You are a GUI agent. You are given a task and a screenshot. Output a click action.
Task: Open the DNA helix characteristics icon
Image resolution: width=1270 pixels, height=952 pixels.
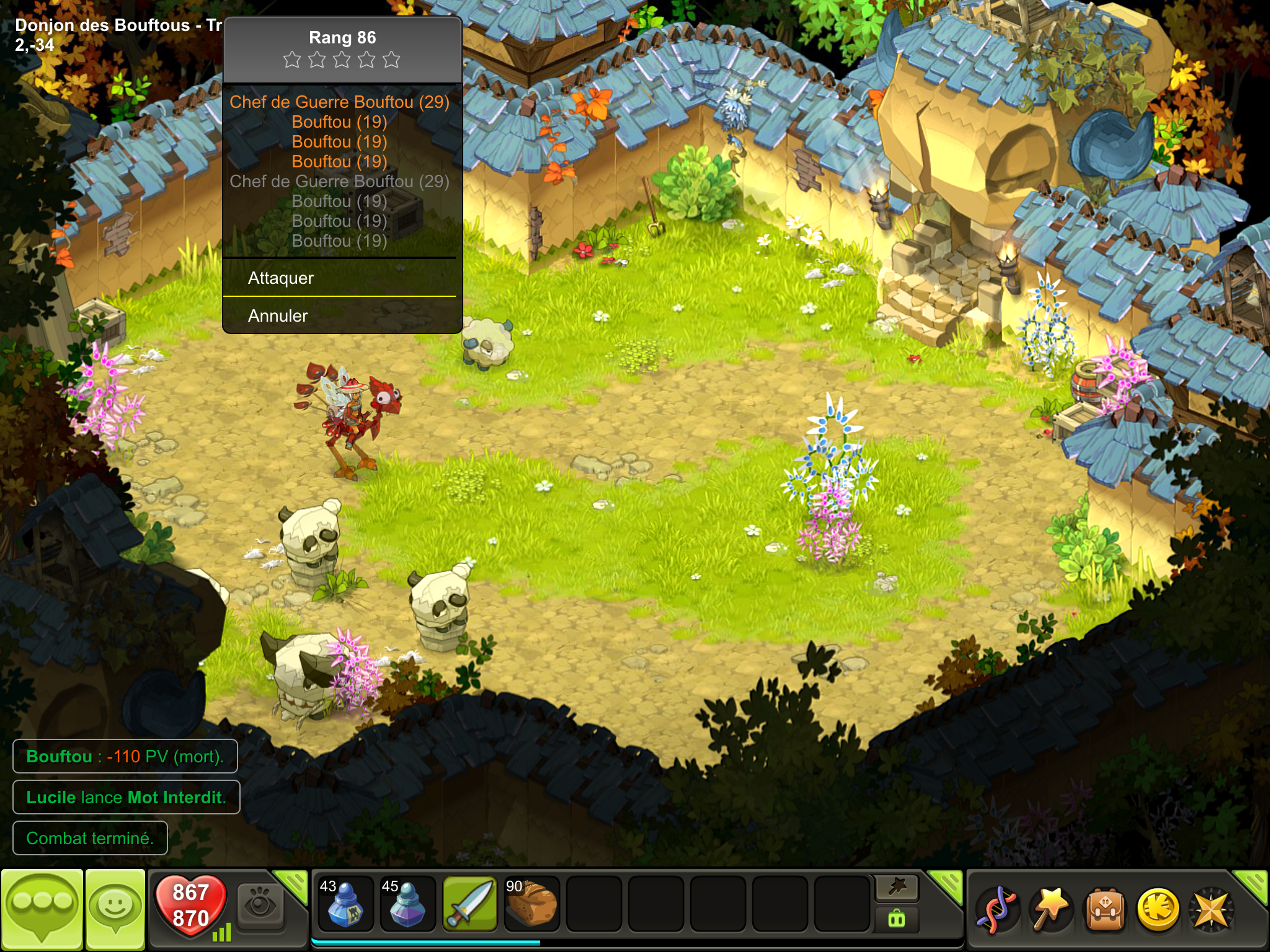click(997, 910)
